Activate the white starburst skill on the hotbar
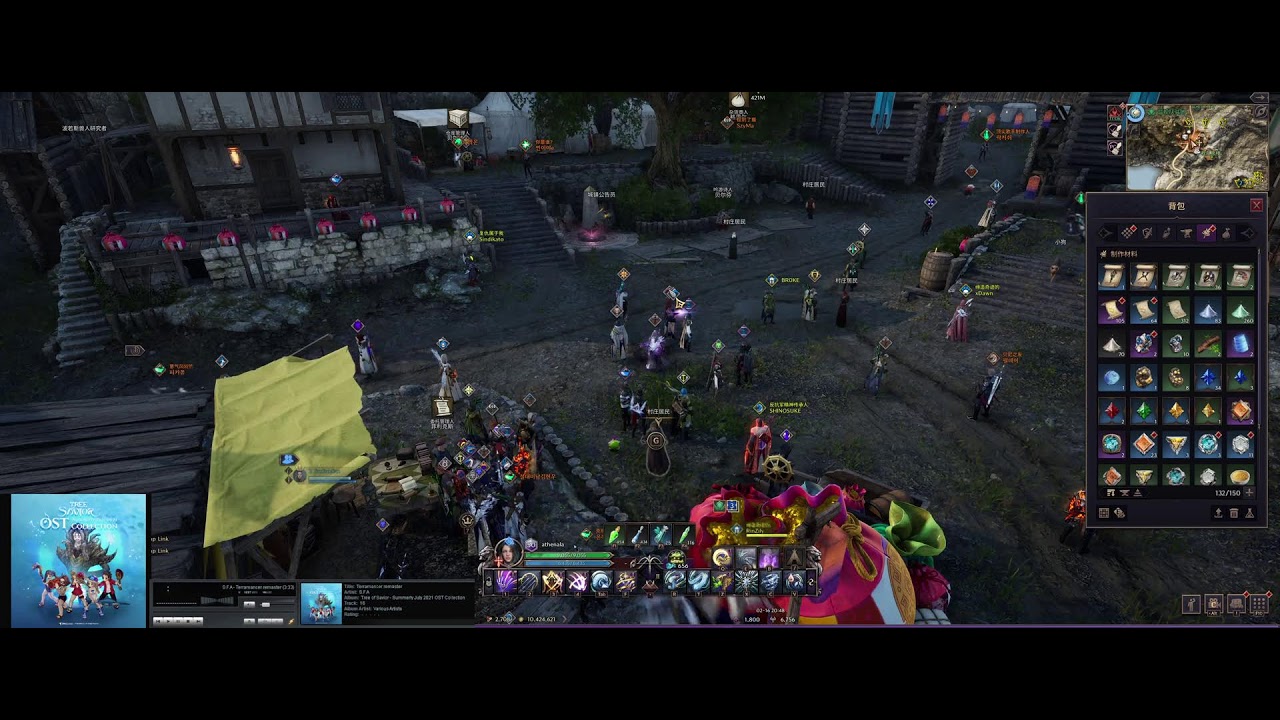Viewport: 1280px width, 720px height. coord(746,581)
